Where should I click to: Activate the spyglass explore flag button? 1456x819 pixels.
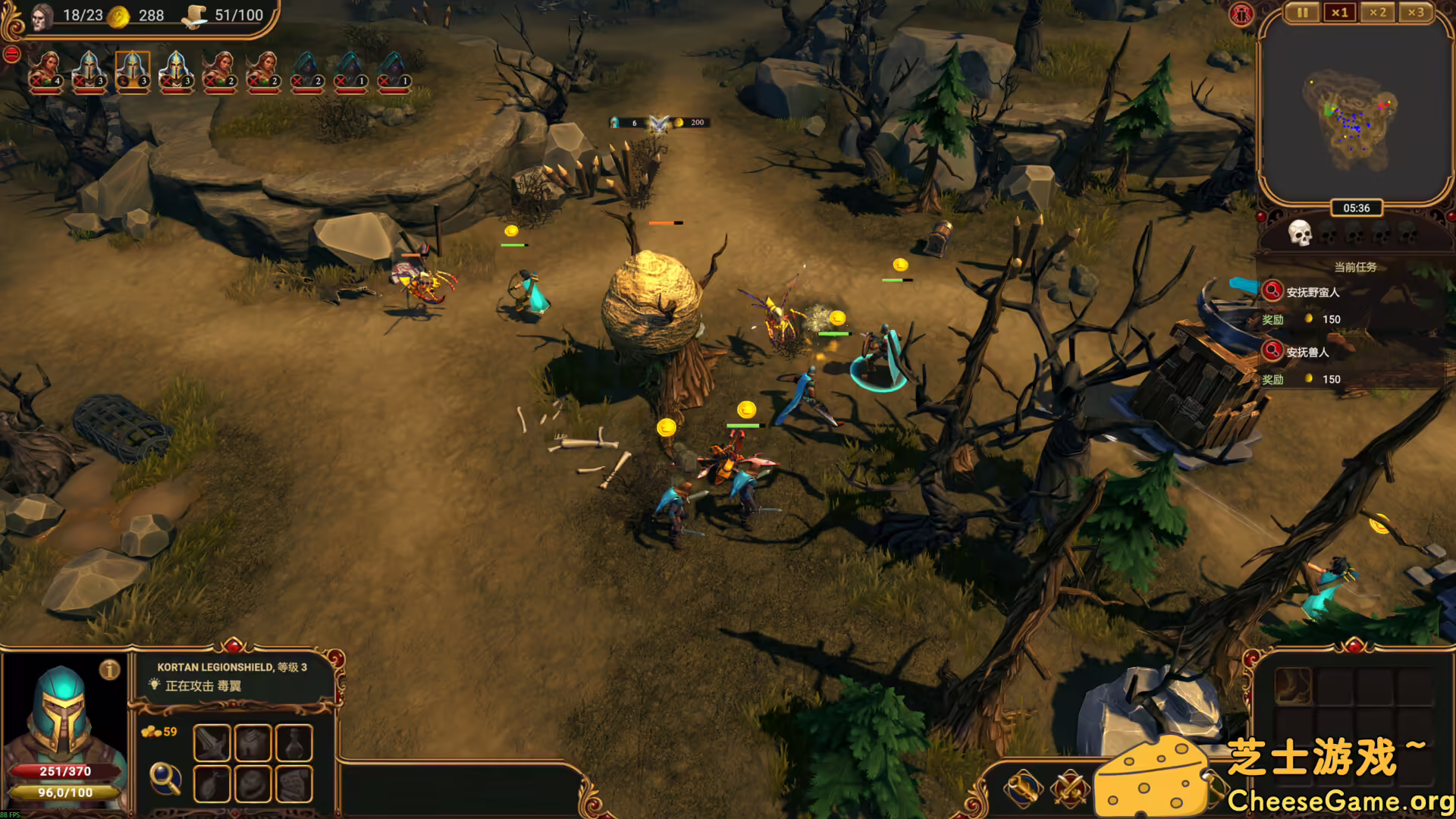tap(1023, 788)
